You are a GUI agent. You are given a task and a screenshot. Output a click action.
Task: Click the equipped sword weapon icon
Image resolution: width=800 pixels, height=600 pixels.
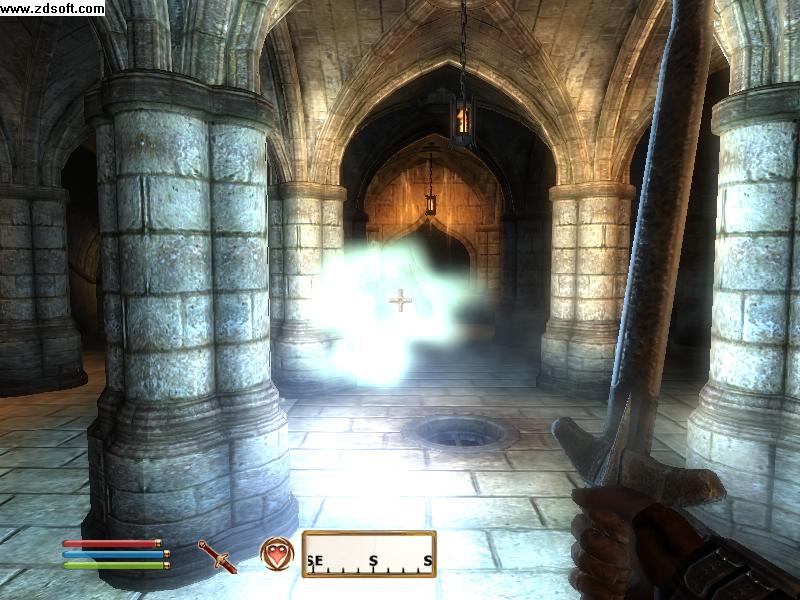coord(216,556)
